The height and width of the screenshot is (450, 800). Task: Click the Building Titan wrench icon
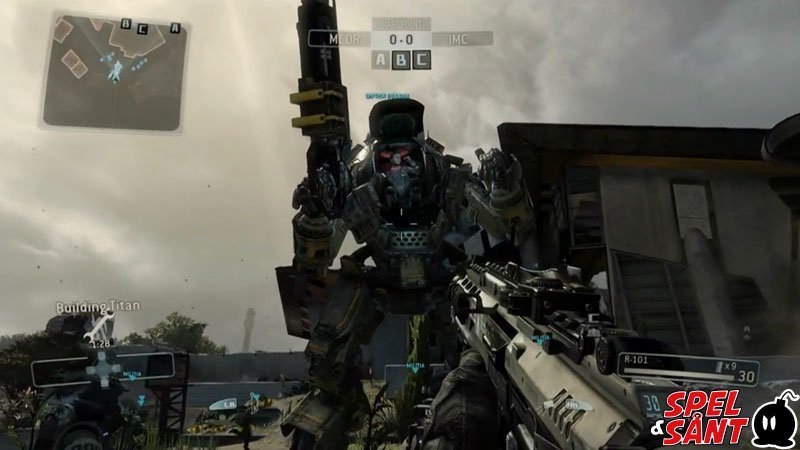99,326
